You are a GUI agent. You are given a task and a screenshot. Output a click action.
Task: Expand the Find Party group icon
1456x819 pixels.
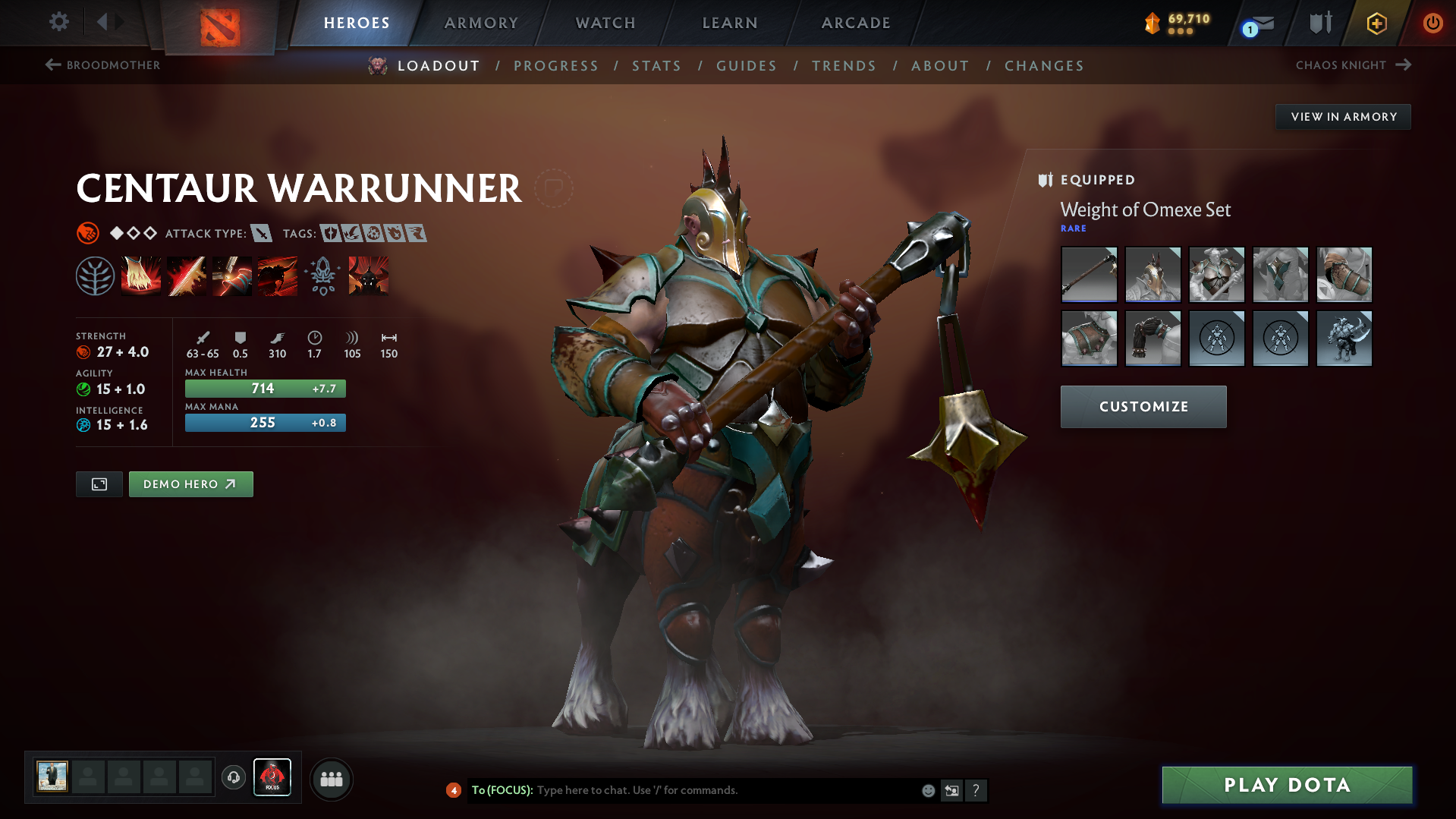(x=331, y=778)
